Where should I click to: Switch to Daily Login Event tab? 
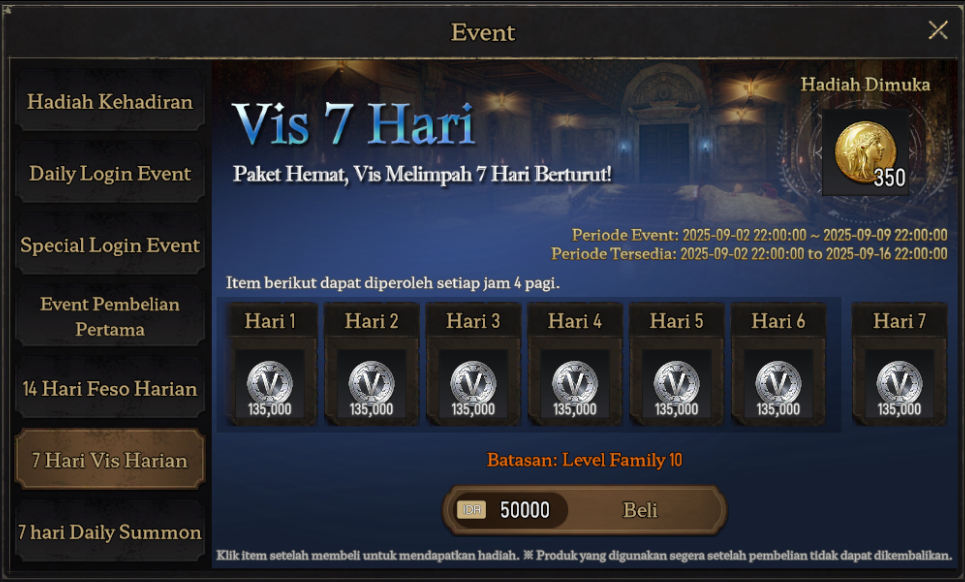tap(110, 174)
